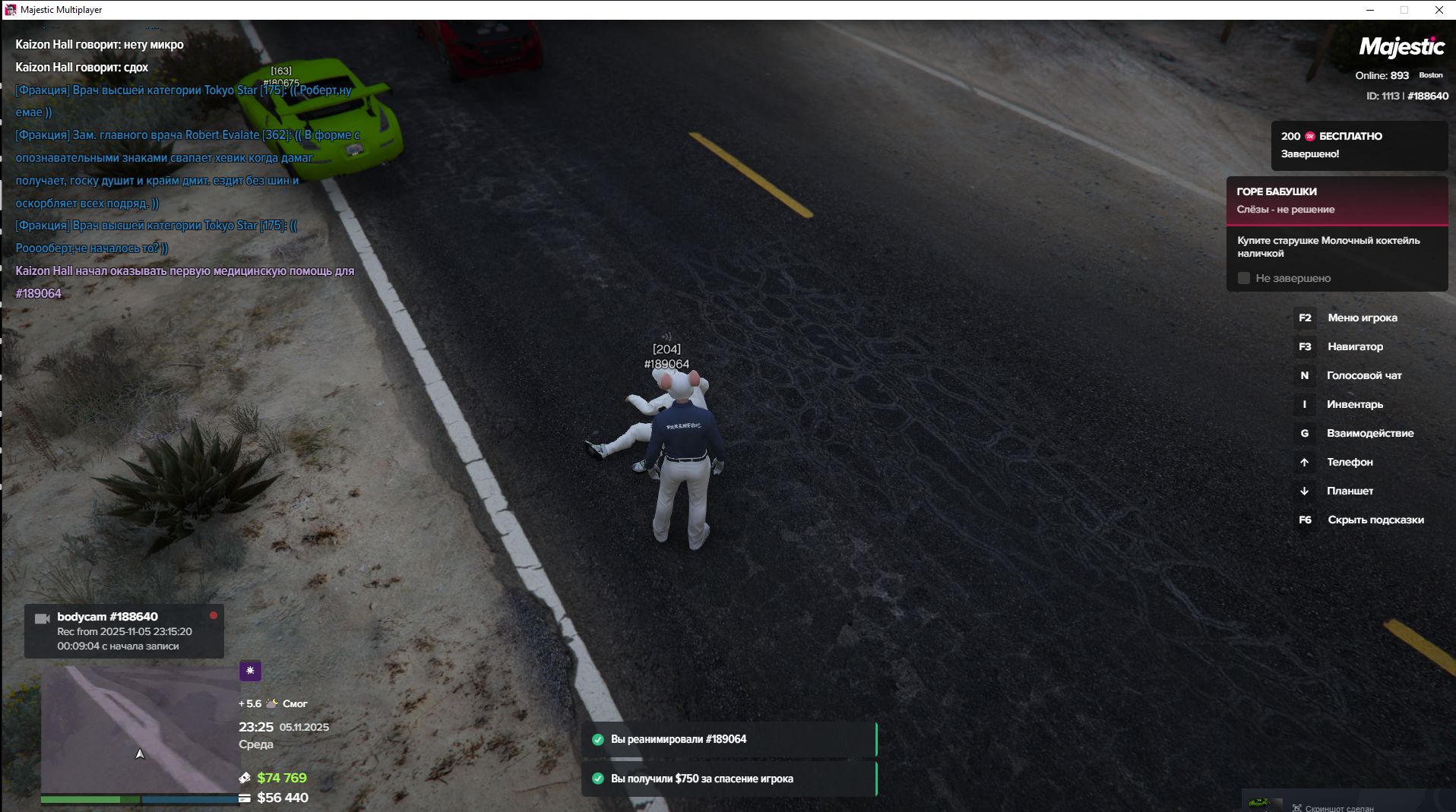The width and height of the screenshot is (1456, 812).
Task: Click the purple snowflake status icon
Action: (250, 671)
